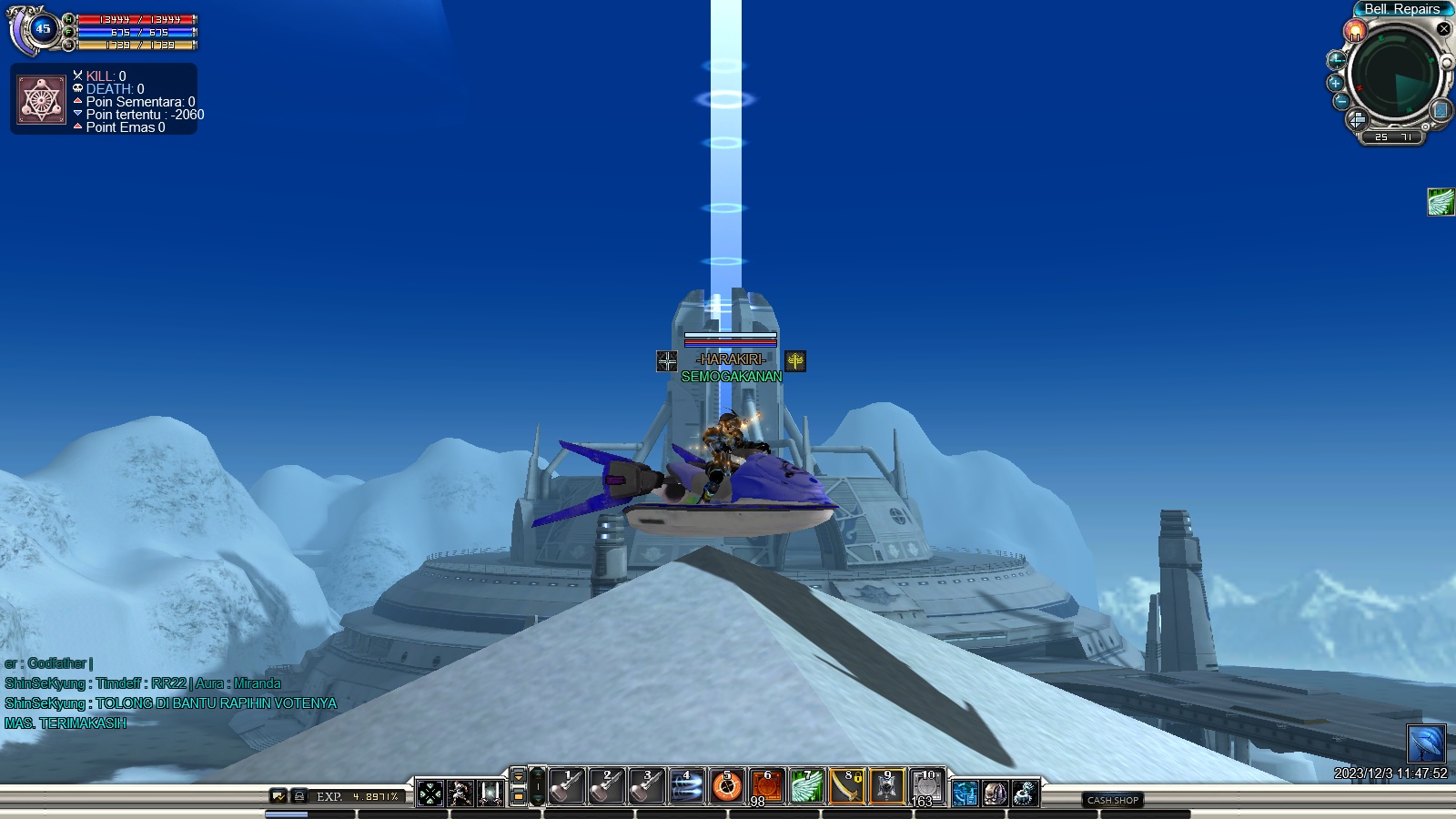Select the green wing buff icon under the minimap
1456x819 pixels.
[x=1441, y=202]
